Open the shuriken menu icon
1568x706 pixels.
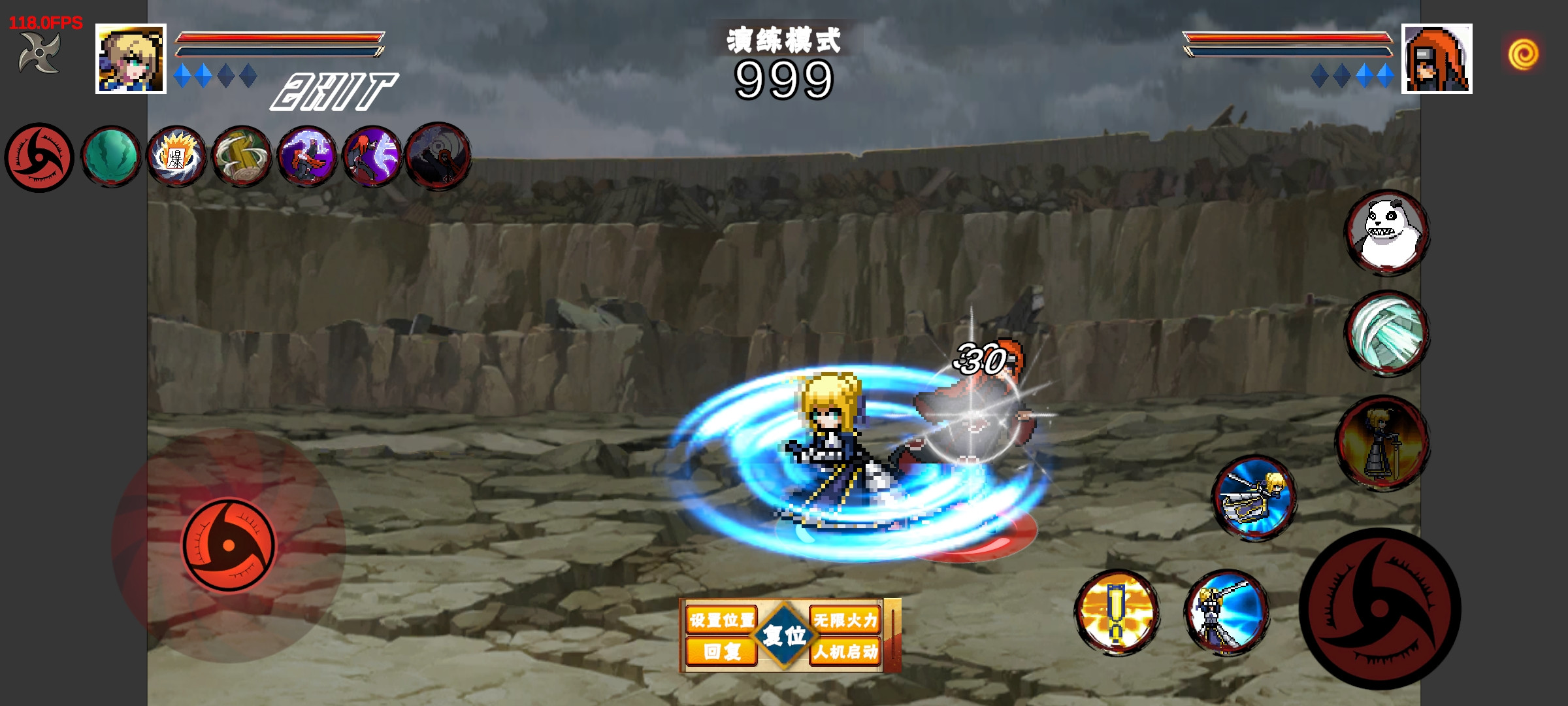[39, 52]
